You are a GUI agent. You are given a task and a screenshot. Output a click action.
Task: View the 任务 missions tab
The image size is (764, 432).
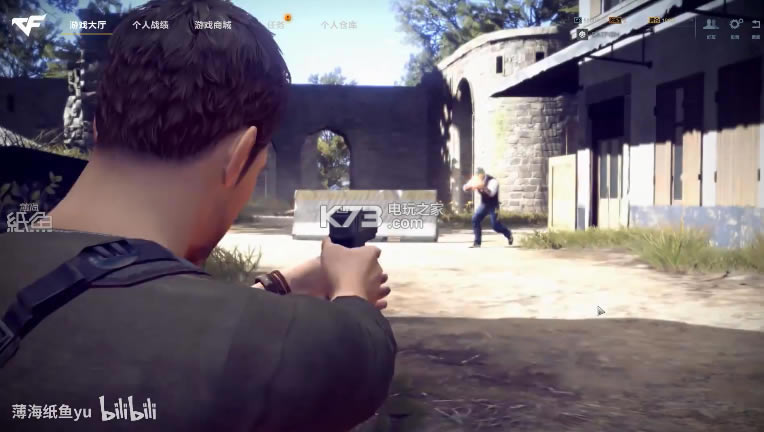(x=275, y=25)
